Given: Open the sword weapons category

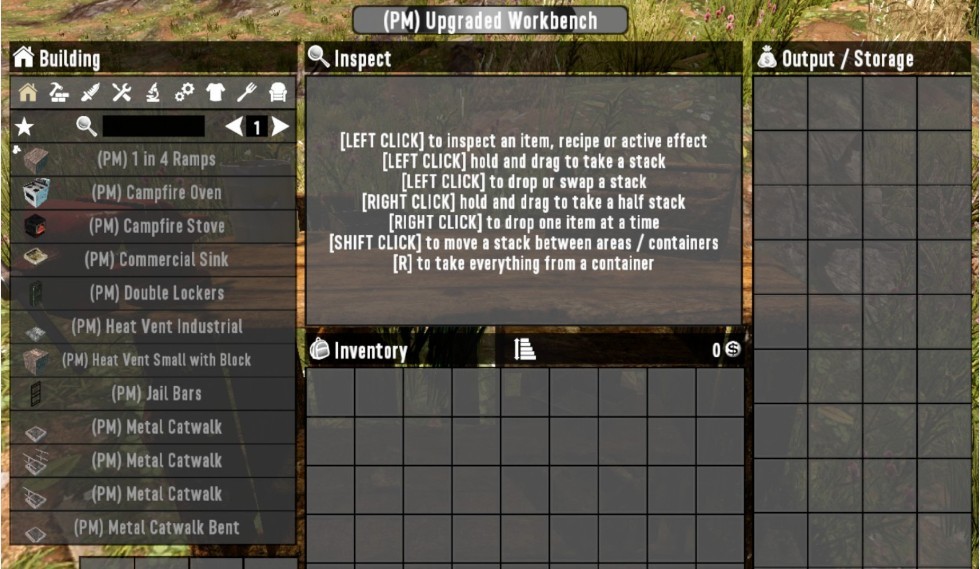Looking at the screenshot, I should tap(90, 93).
